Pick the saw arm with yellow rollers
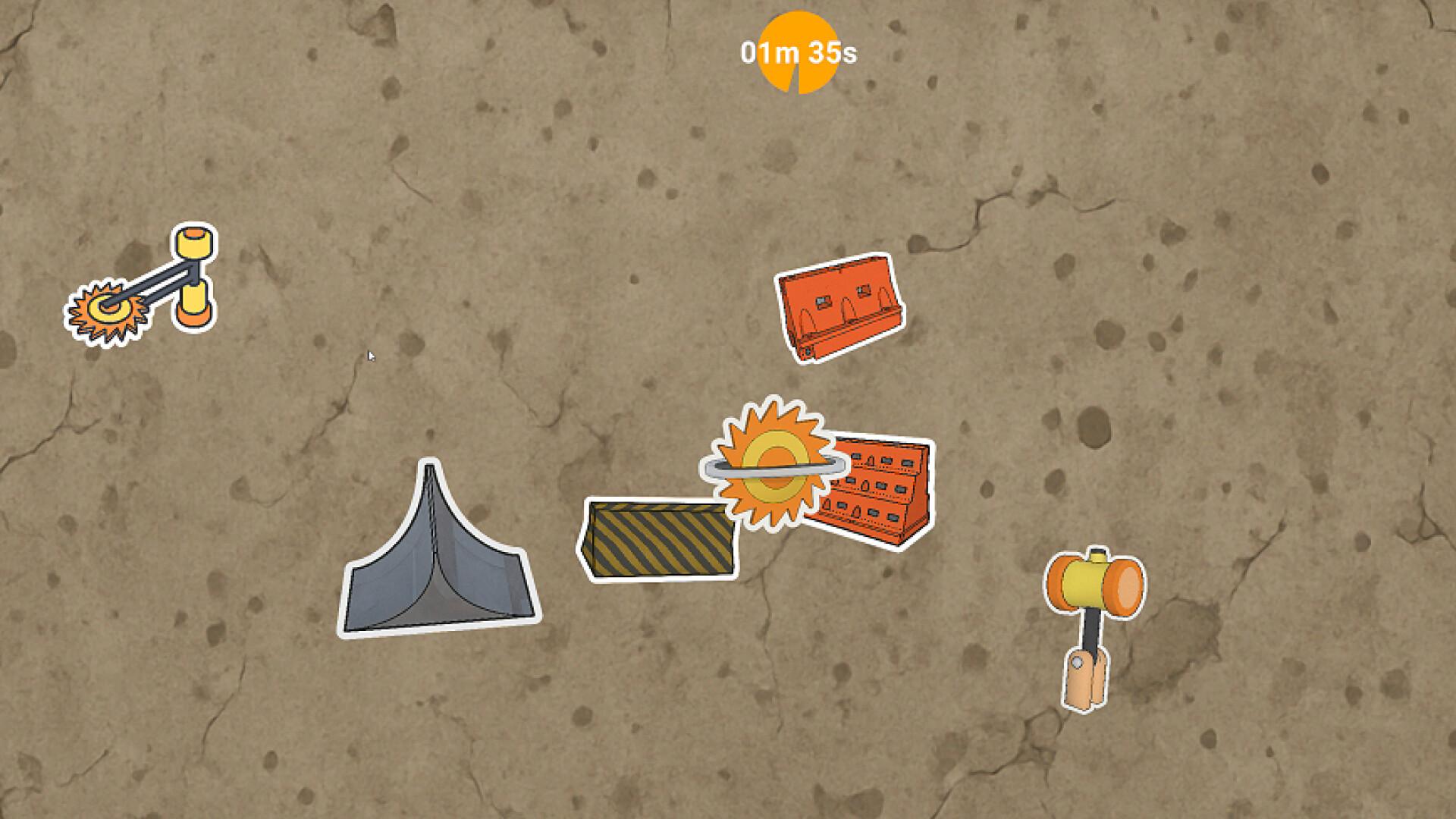The width and height of the screenshot is (1456, 819). pos(144,287)
